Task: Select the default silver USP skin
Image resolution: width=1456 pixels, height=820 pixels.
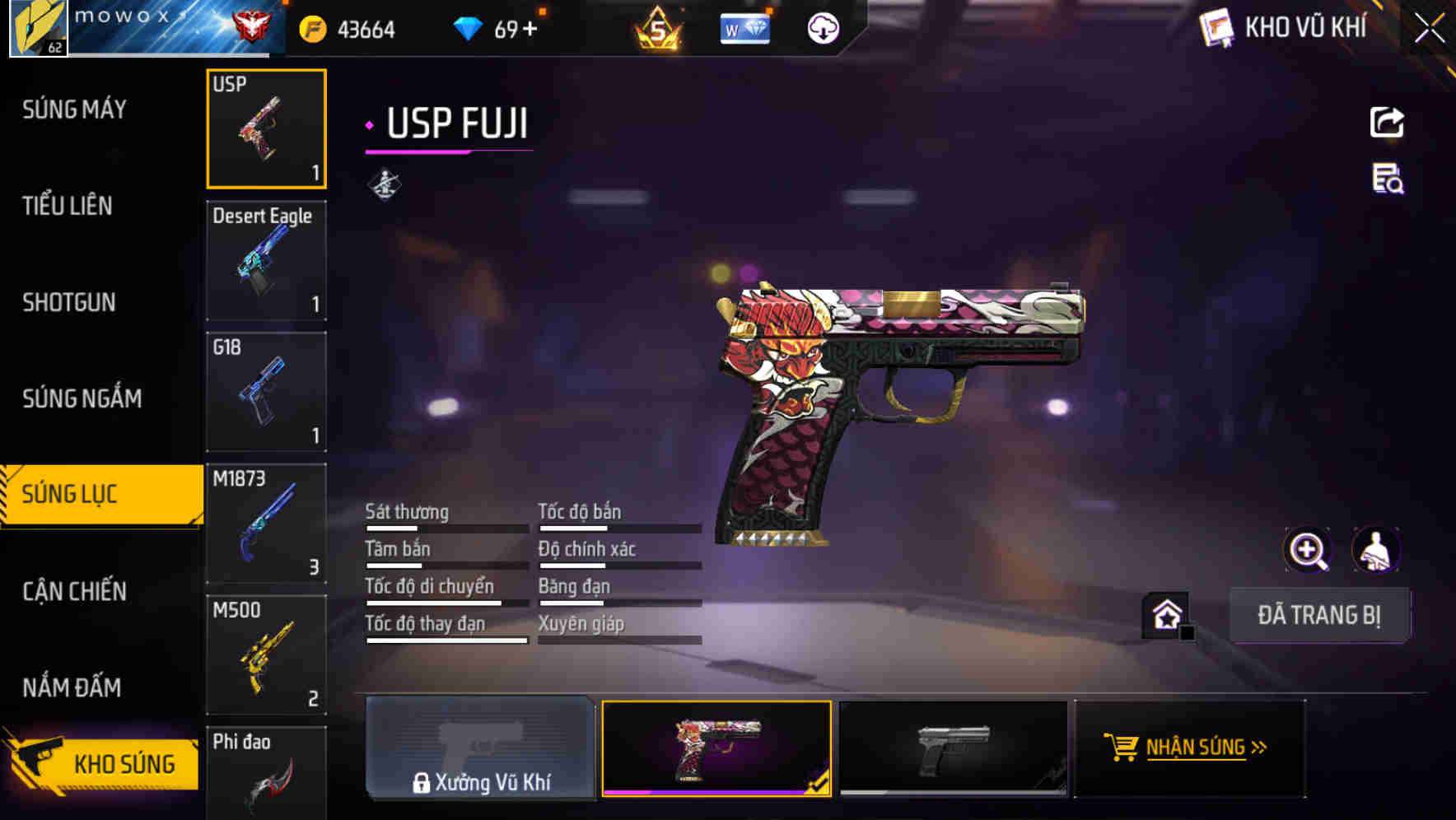Action: 953,749
